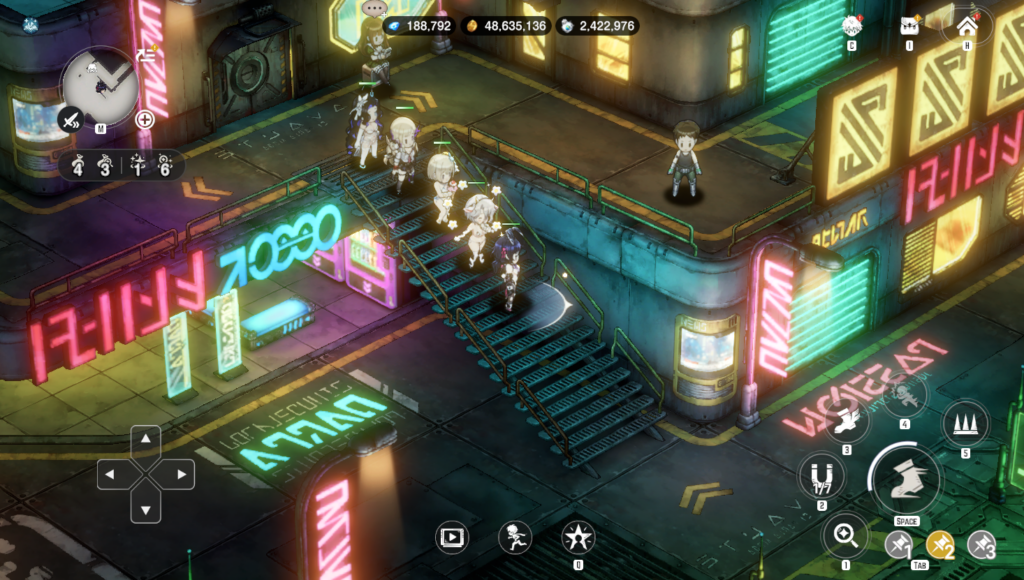This screenshot has width=1024, height=580.
Task: Toggle the running figure icon
Action: click(x=514, y=537)
